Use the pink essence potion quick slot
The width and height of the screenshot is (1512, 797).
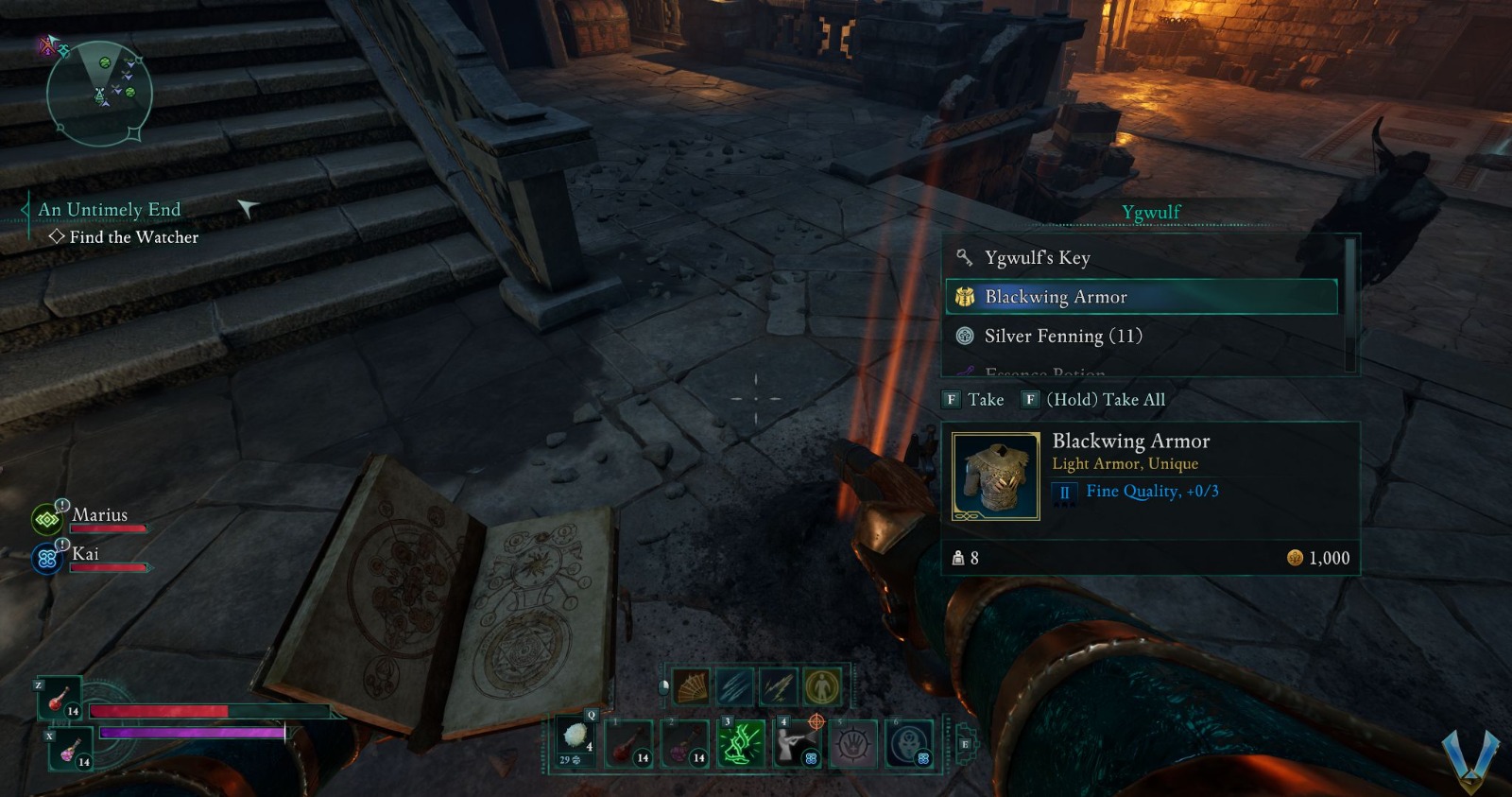pyautogui.click(x=70, y=751)
